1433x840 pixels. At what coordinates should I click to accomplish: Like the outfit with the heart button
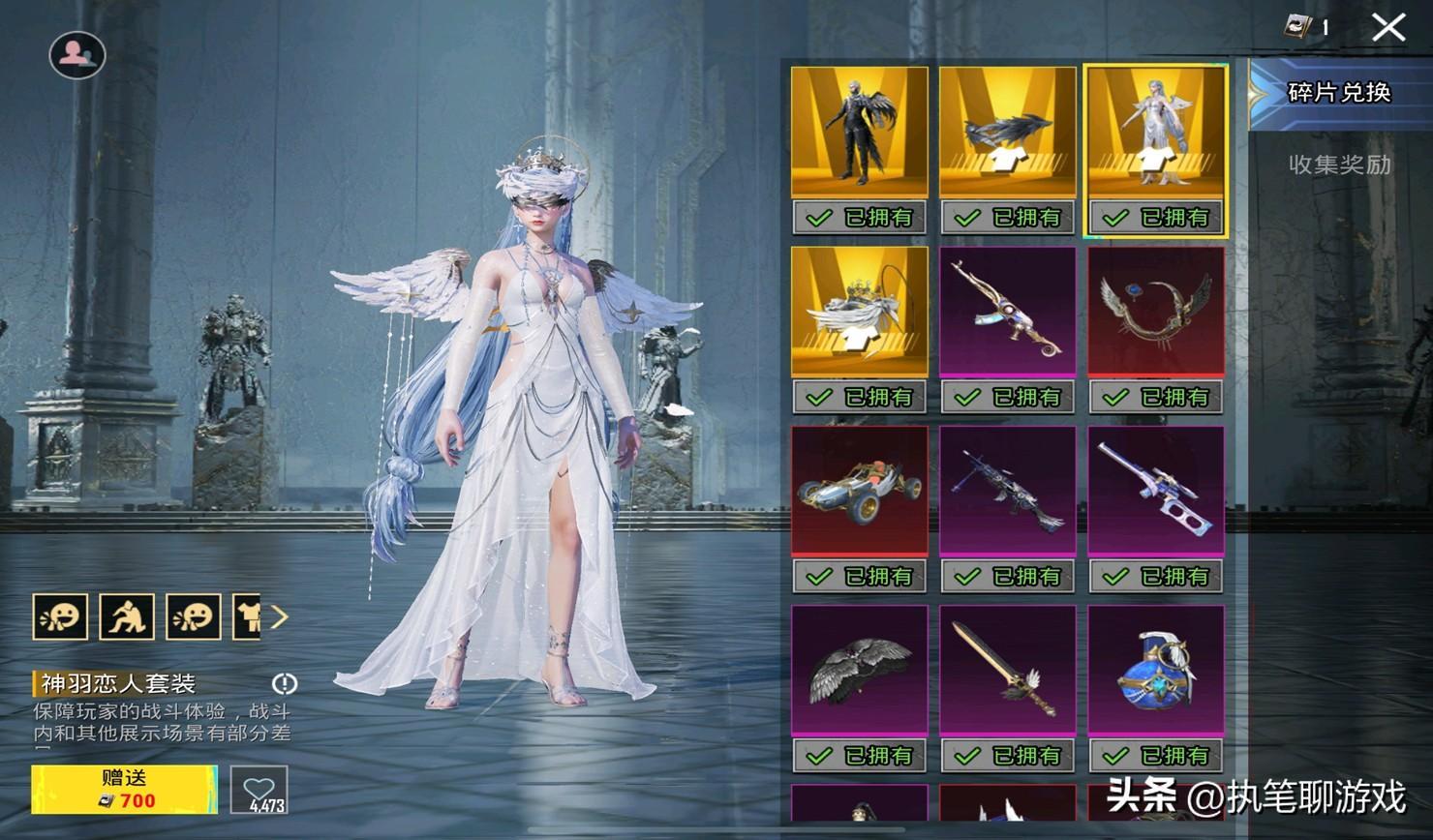click(259, 789)
